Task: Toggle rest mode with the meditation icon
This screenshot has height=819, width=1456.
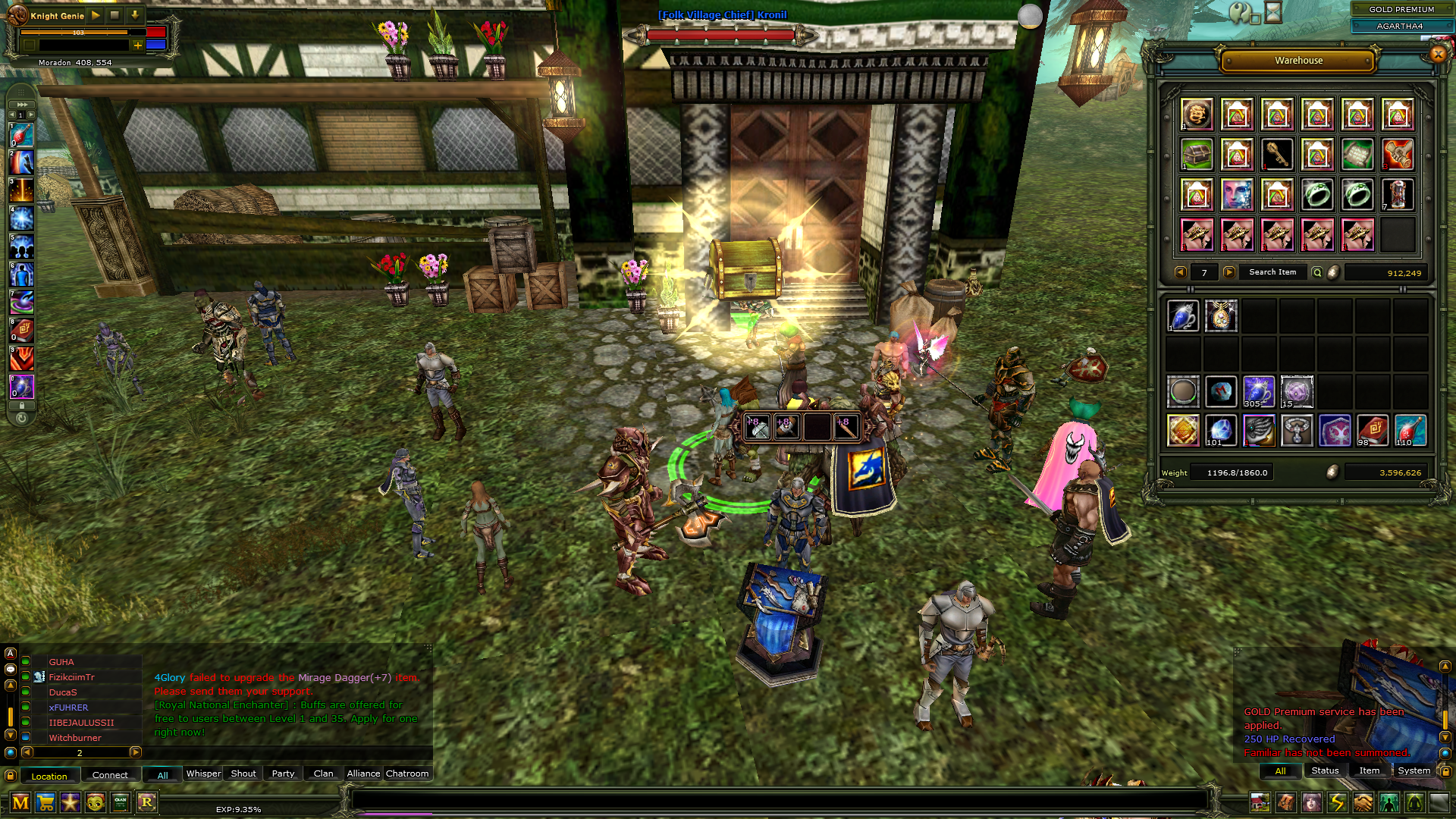Action: click(1414, 802)
